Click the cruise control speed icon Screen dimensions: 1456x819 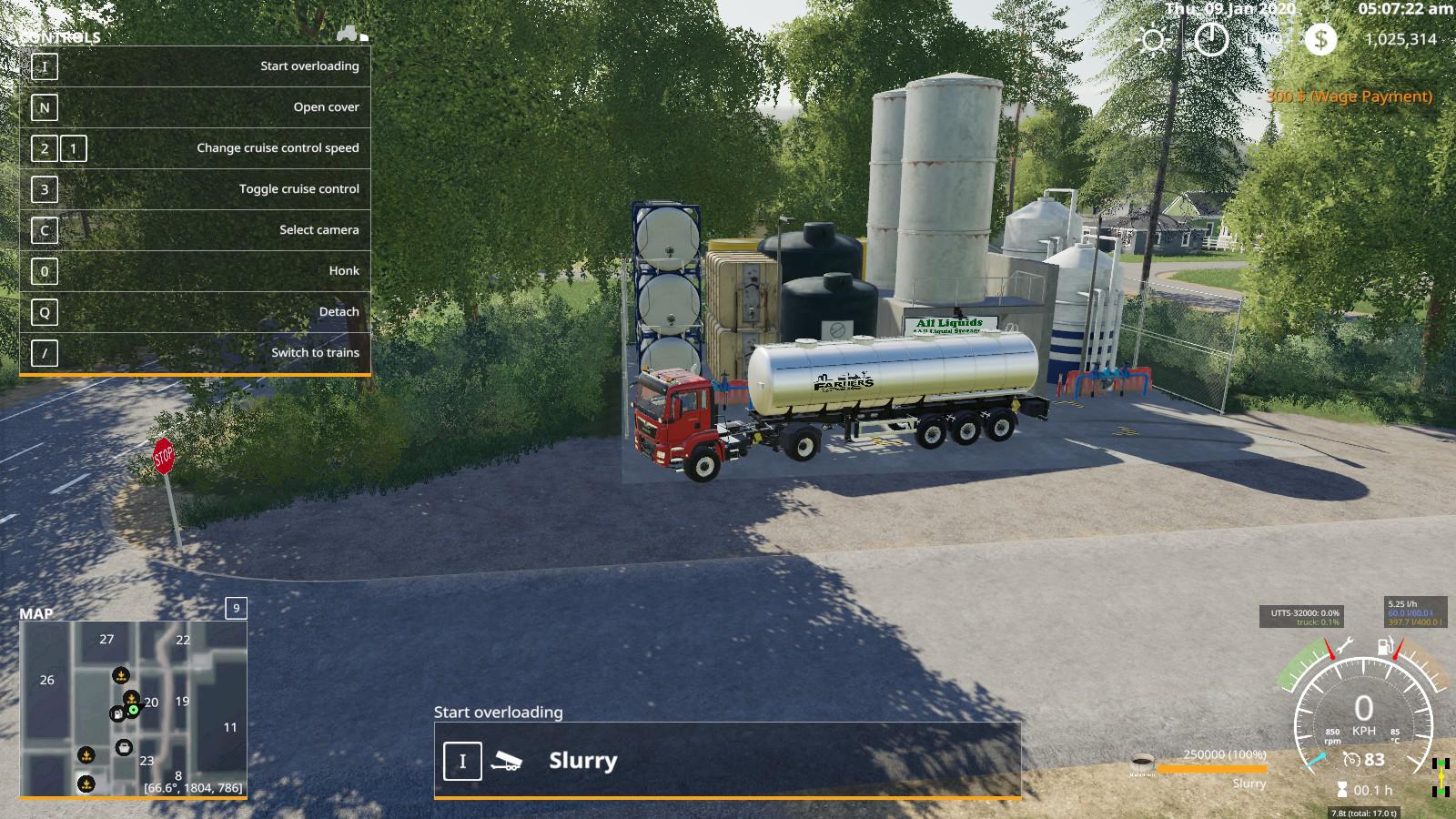(x=1352, y=760)
